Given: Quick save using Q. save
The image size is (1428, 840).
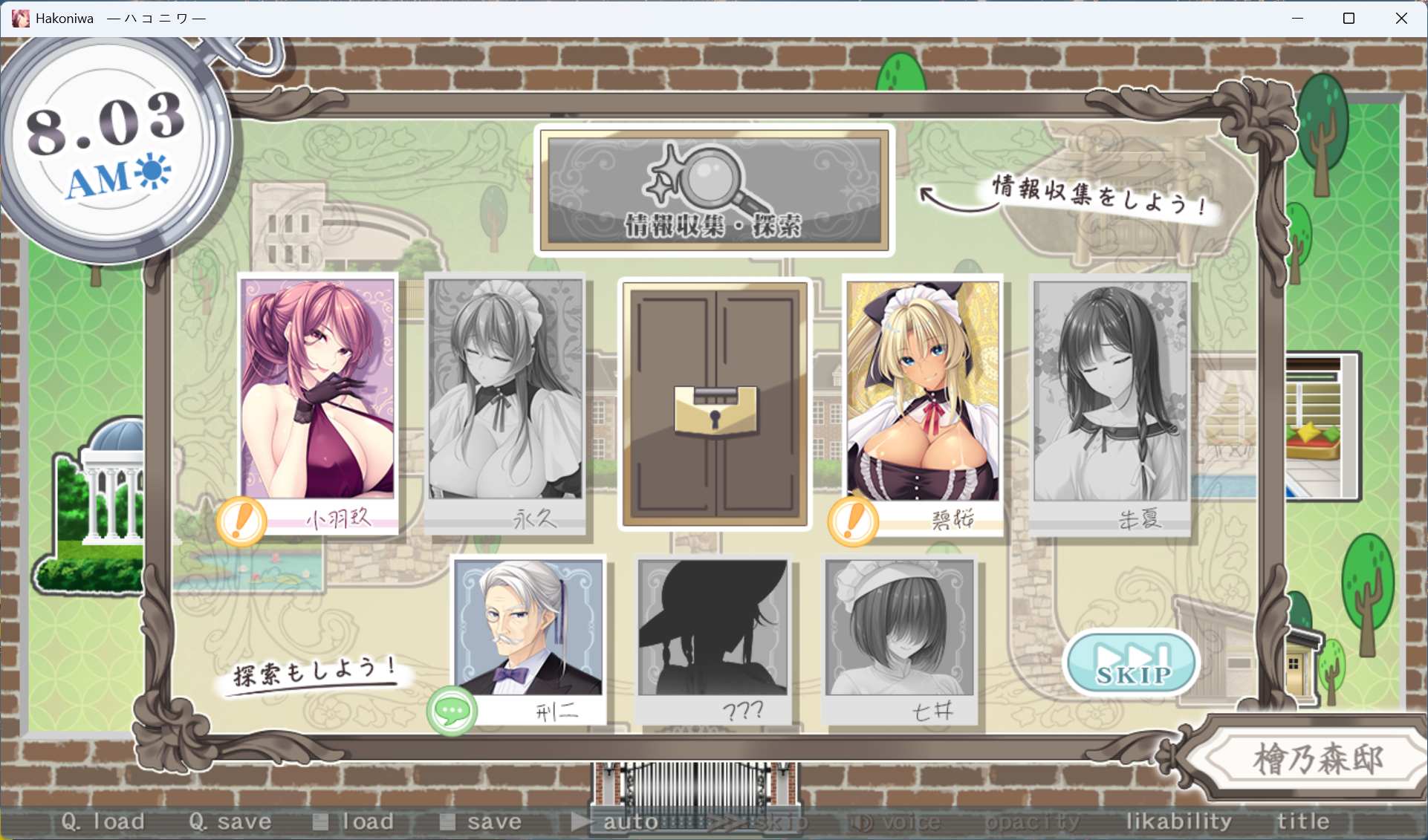Looking at the screenshot, I should click(x=230, y=821).
